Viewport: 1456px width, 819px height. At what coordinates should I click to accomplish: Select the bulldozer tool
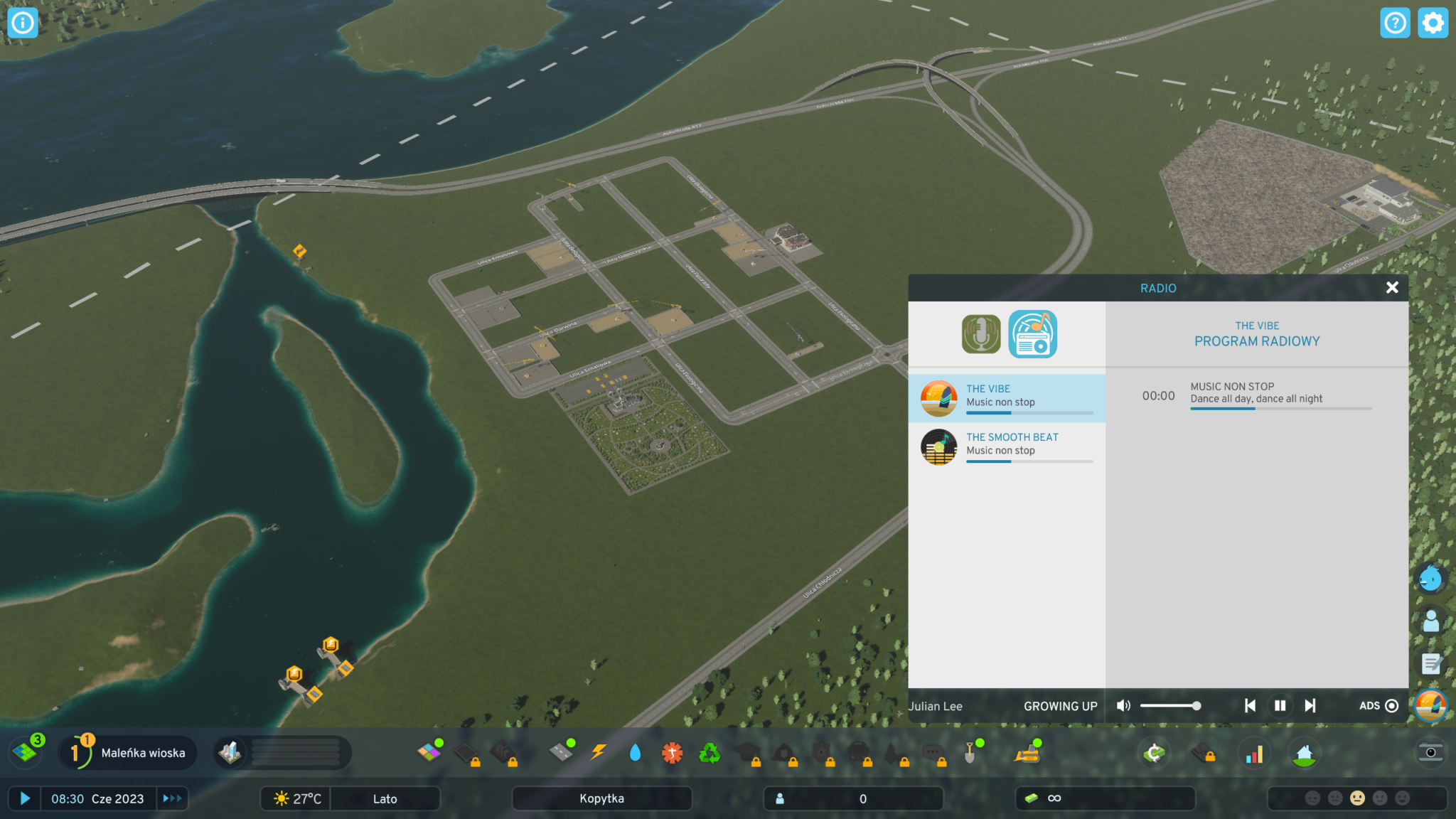tap(1027, 752)
